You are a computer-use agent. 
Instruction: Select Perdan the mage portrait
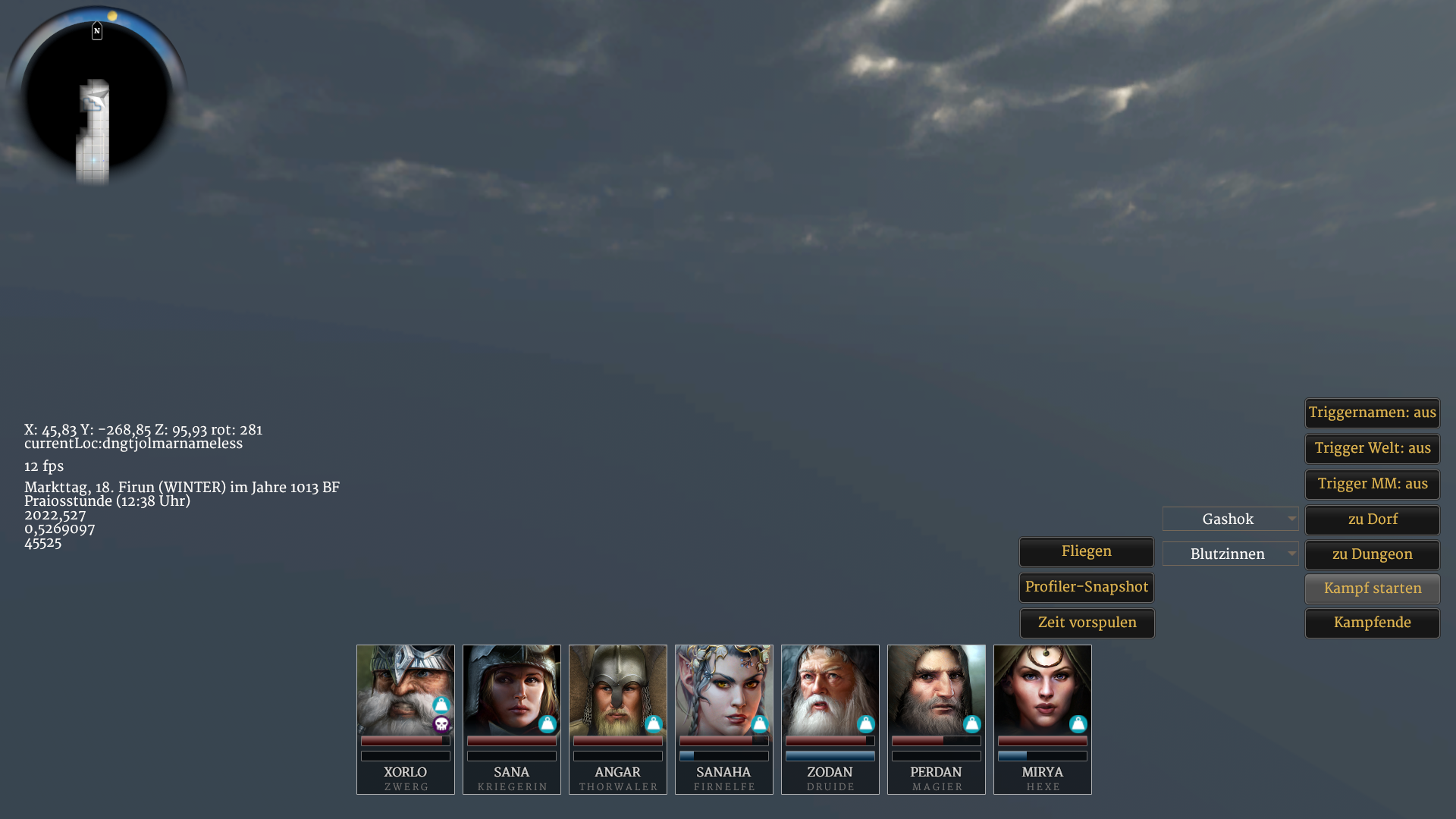[x=937, y=690]
